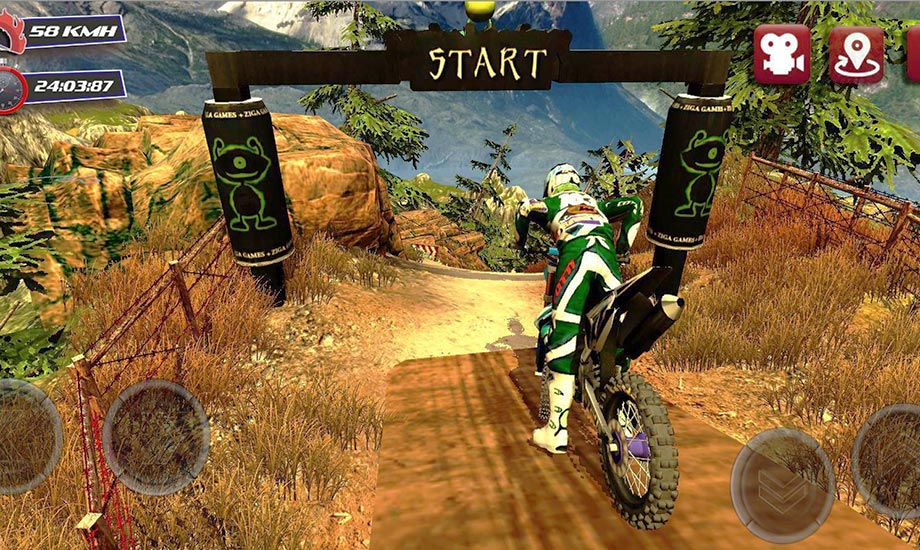The height and width of the screenshot is (550, 920).
Task: Hit the brake button with down chevrons
Action: [x=782, y=479]
